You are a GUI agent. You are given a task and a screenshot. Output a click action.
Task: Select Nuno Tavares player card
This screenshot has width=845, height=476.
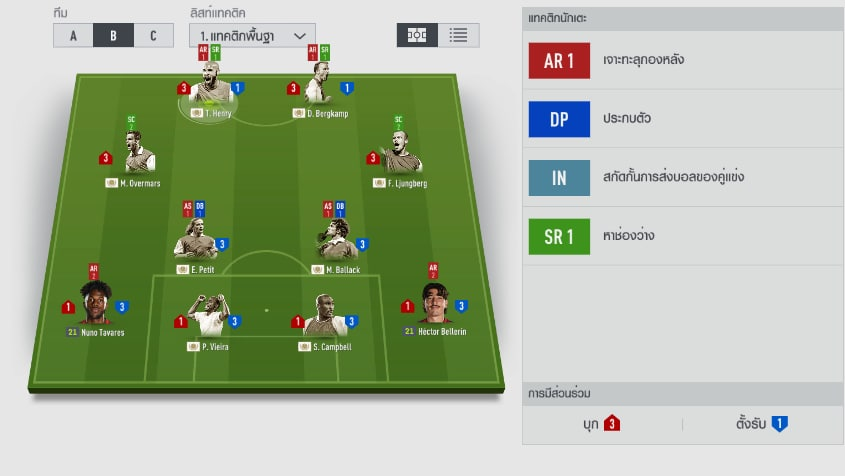point(95,306)
